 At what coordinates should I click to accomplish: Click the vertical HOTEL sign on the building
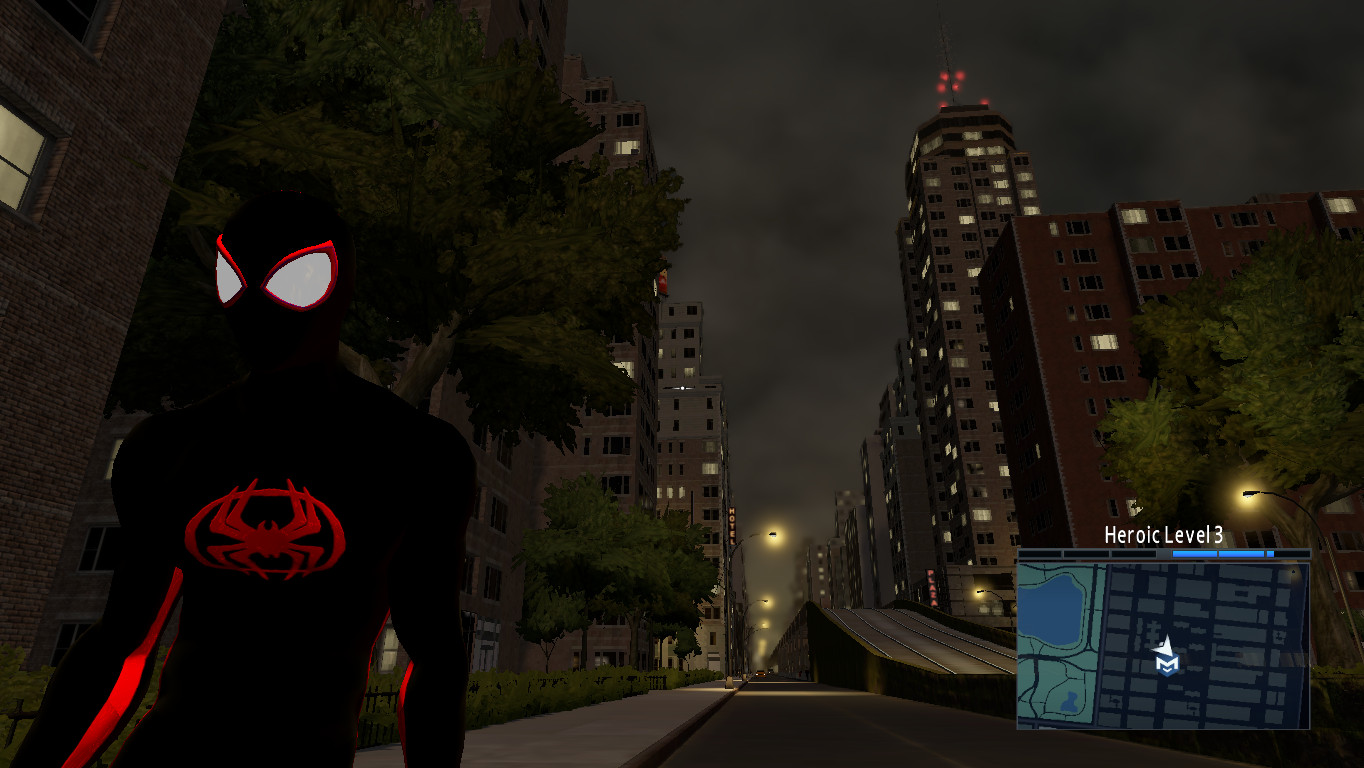733,528
